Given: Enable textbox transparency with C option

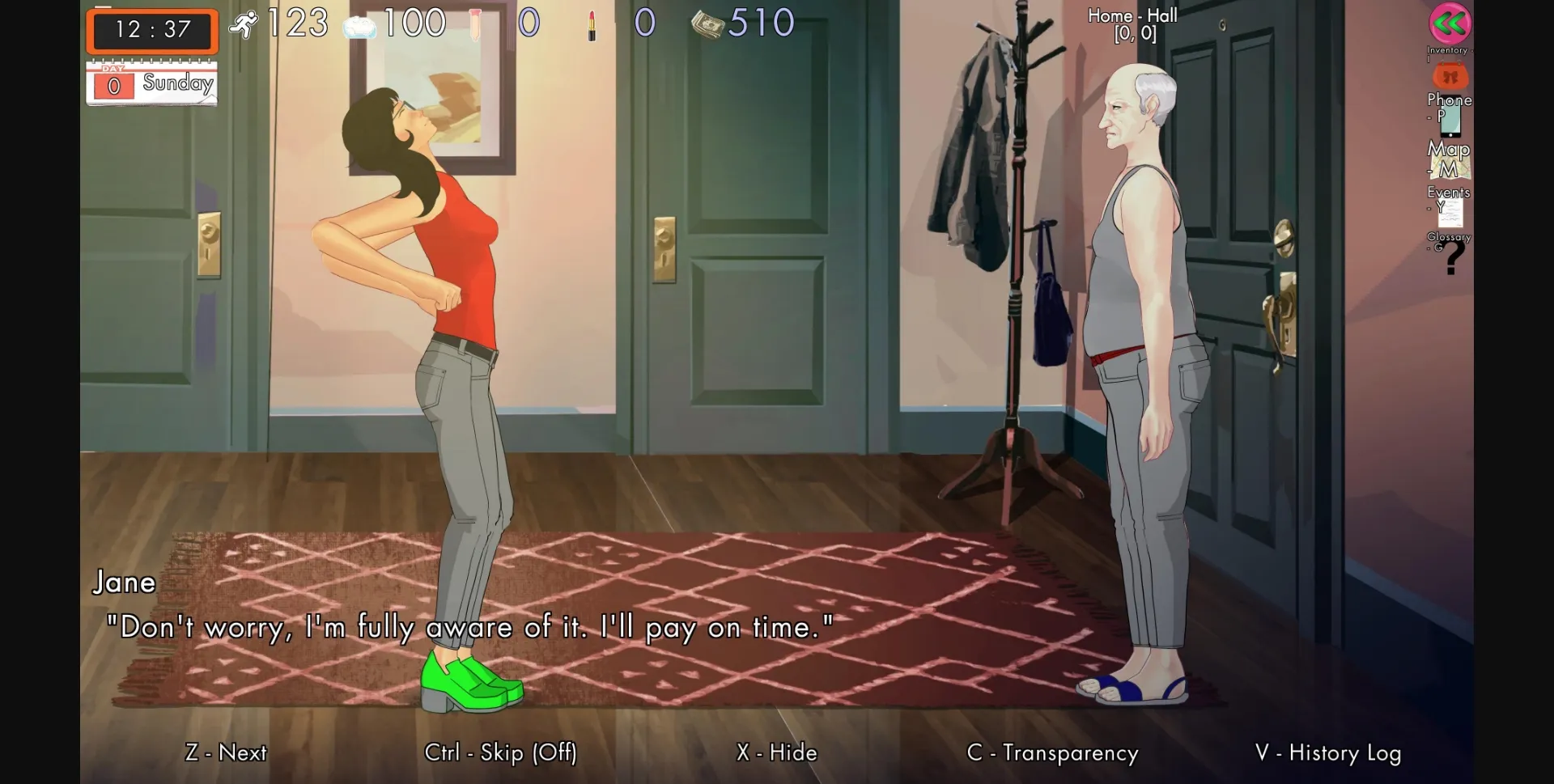Looking at the screenshot, I should pyautogui.click(x=1053, y=752).
